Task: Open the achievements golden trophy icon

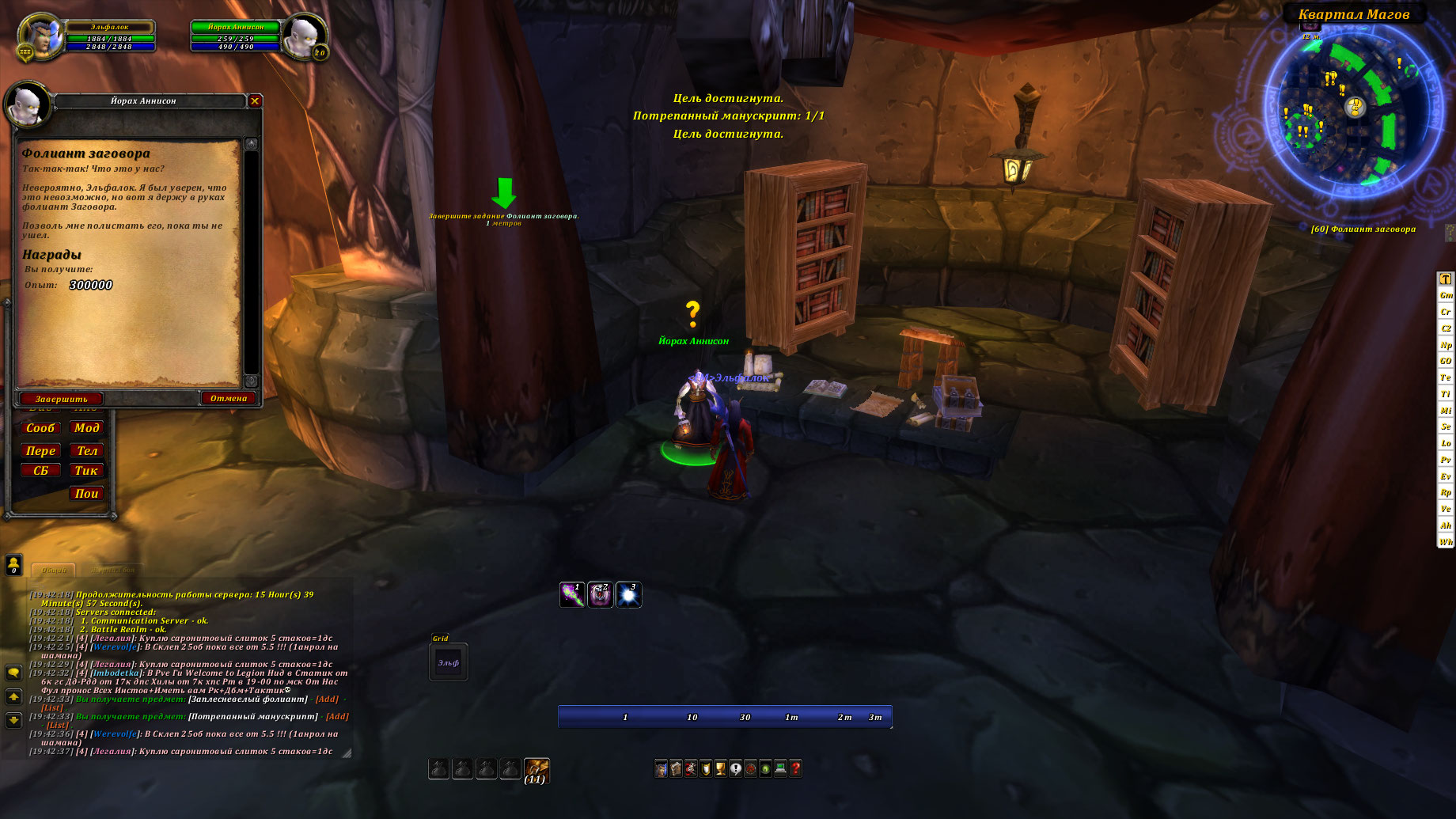Action: pos(720,768)
